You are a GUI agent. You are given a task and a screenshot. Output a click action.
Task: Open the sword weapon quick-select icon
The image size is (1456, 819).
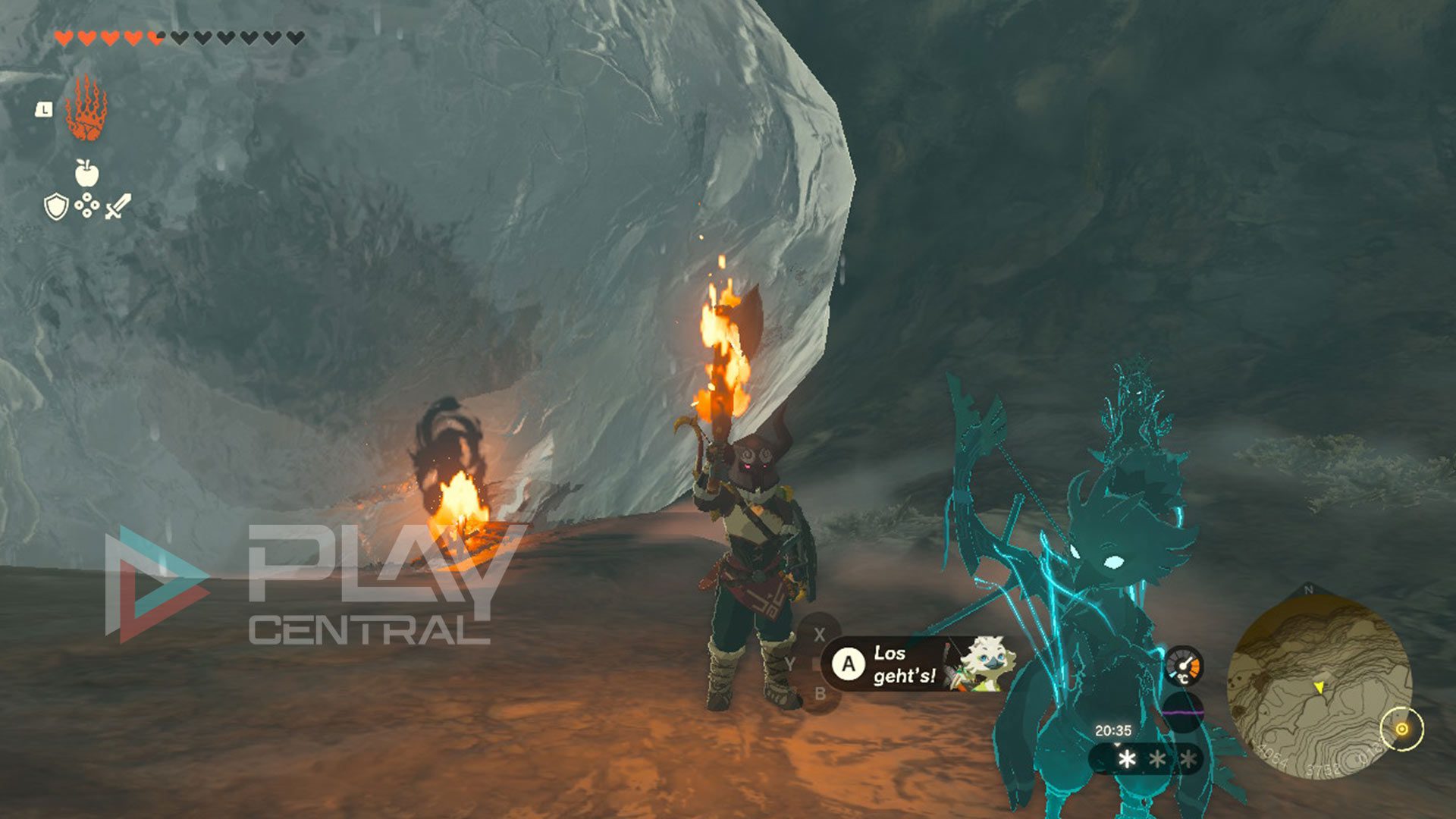pos(118,206)
